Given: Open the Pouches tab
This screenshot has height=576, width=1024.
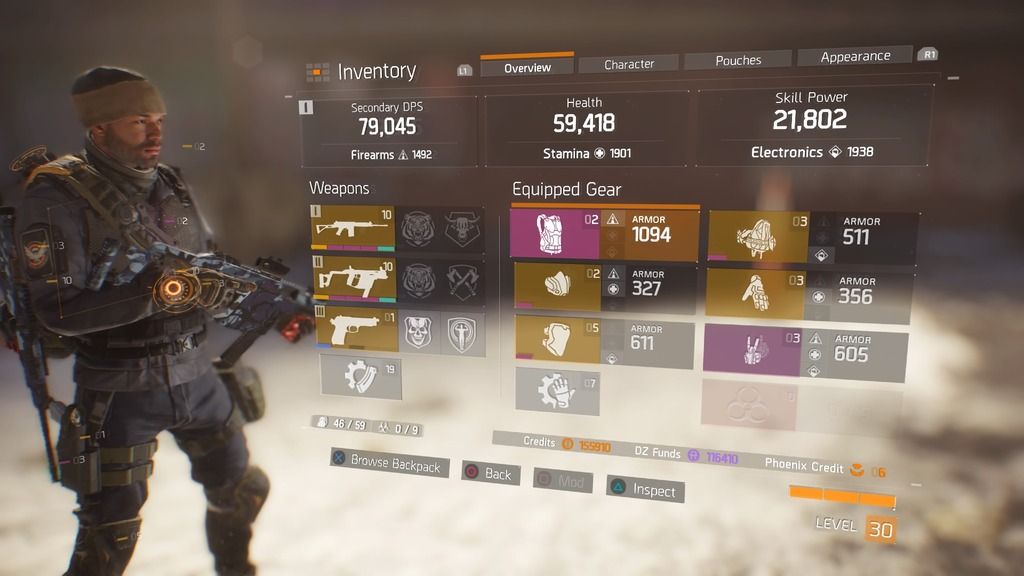Looking at the screenshot, I should (738, 60).
